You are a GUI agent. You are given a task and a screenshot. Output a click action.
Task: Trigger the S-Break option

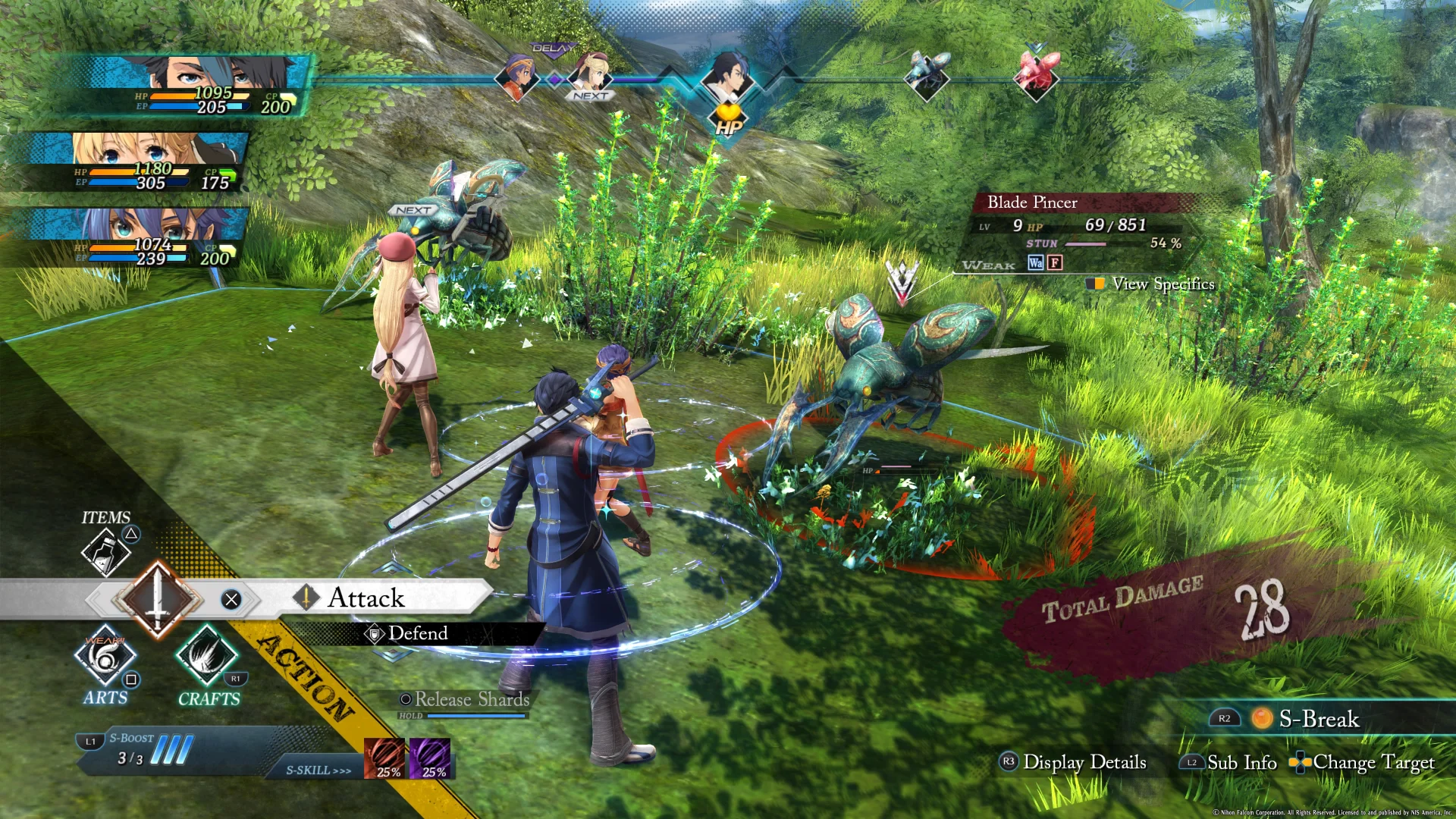click(1318, 719)
